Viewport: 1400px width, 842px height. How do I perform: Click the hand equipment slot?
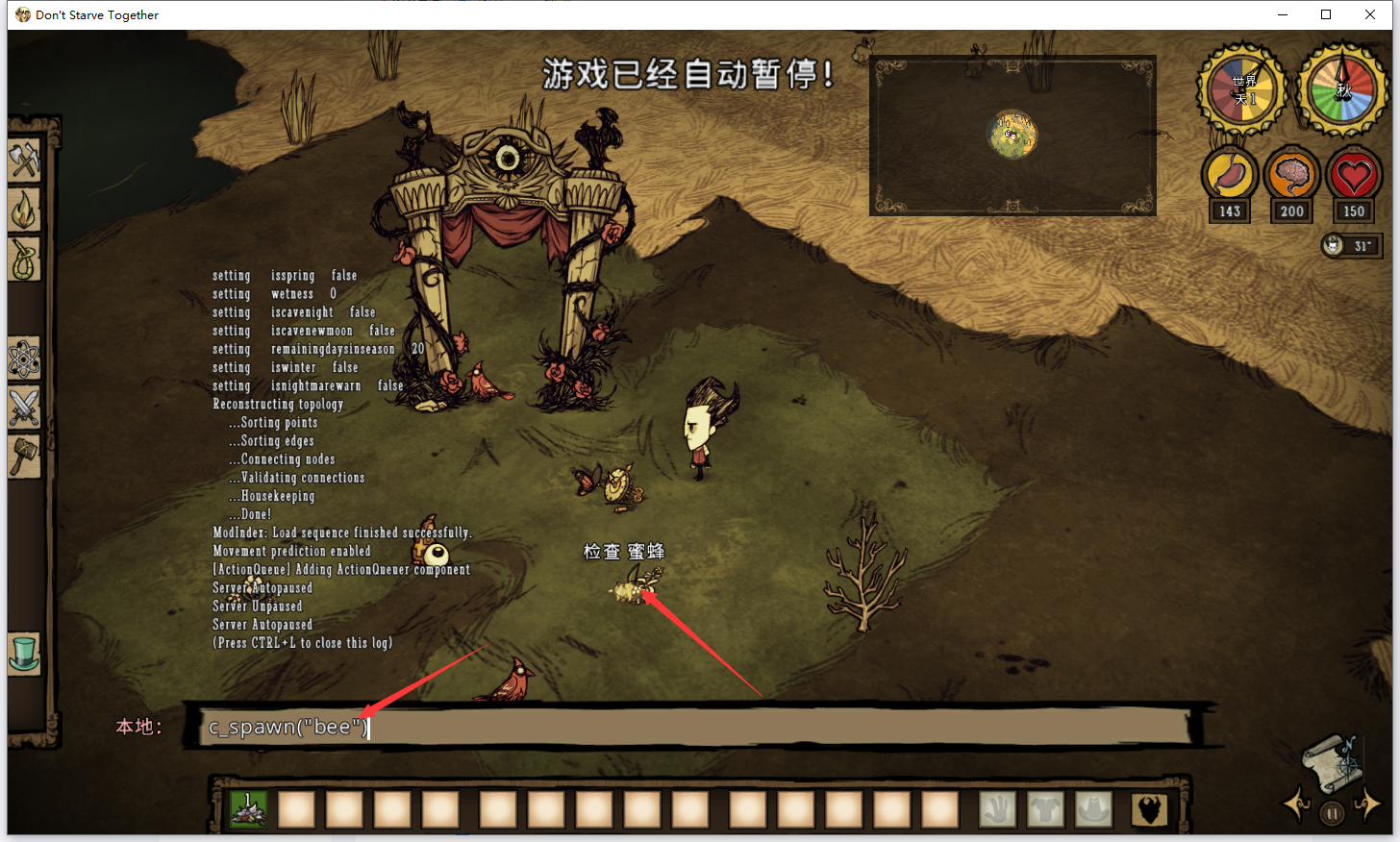click(x=997, y=809)
